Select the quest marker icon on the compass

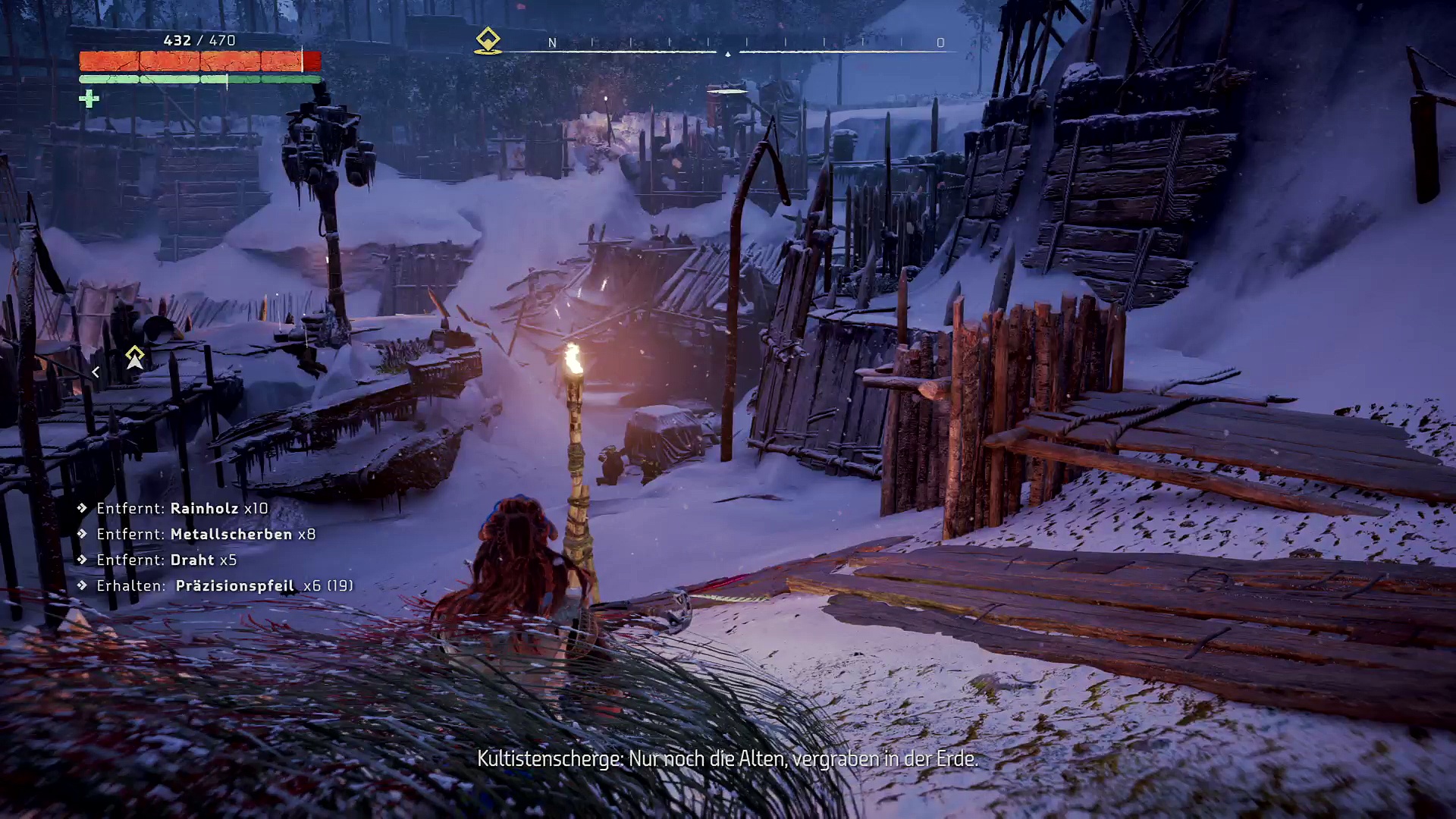click(488, 40)
